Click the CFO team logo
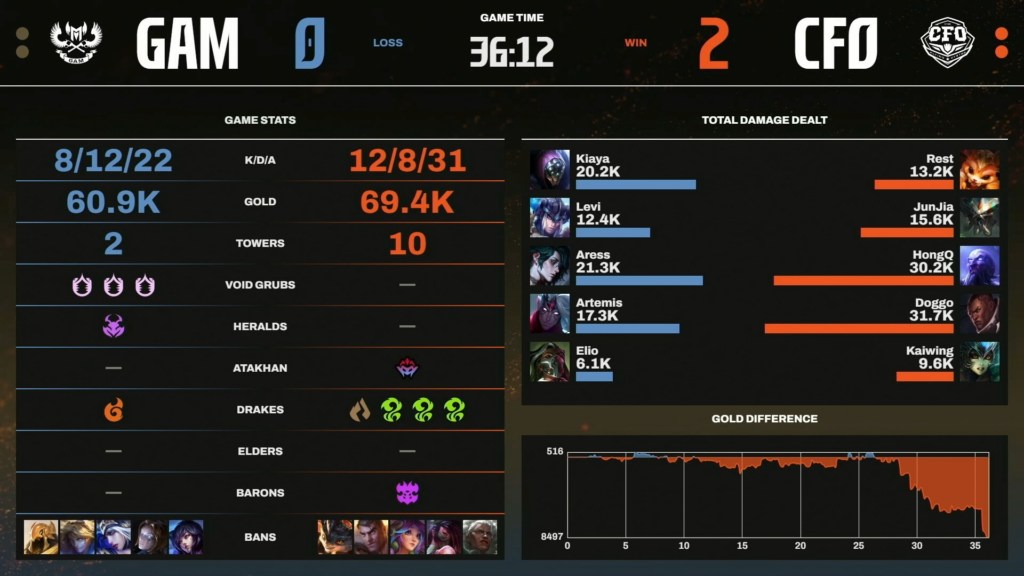This screenshot has width=1024, height=576. (x=946, y=43)
